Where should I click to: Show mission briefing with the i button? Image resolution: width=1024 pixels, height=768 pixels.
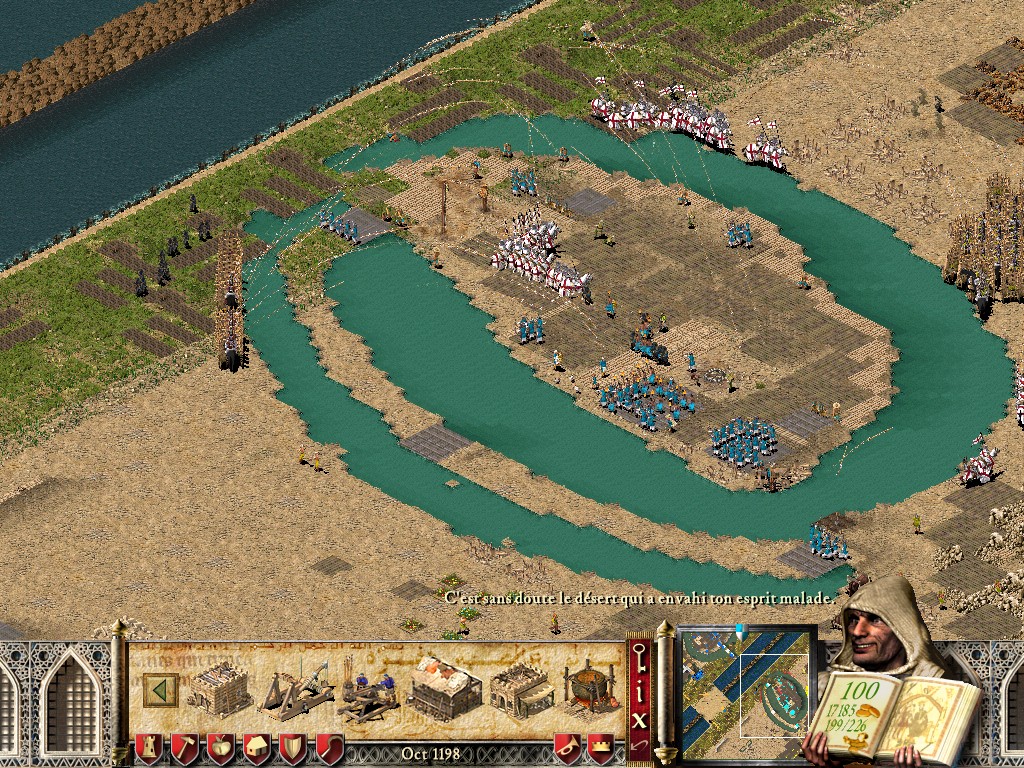click(x=640, y=692)
